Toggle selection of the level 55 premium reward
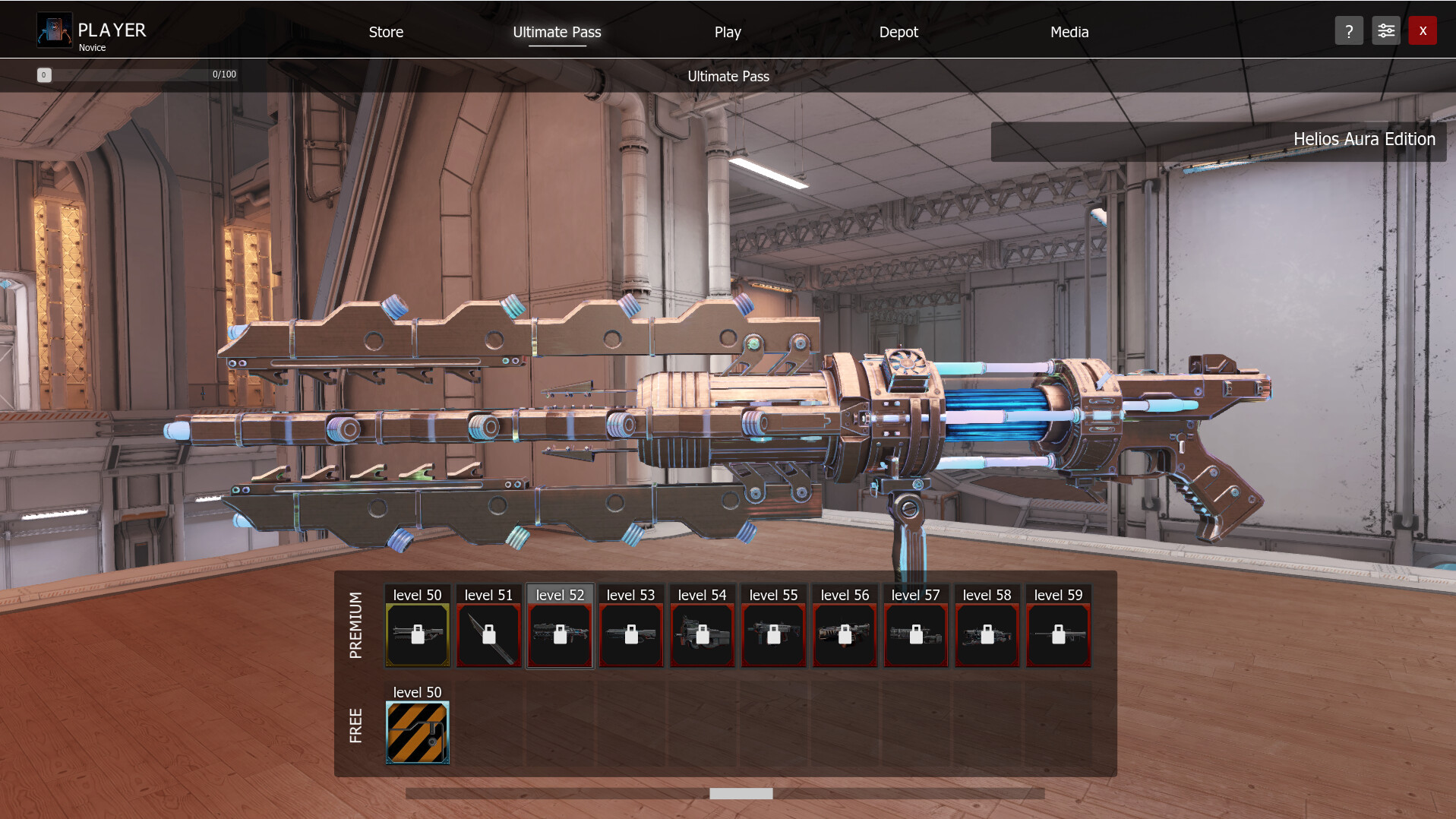The width and height of the screenshot is (1456, 819). pos(773,634)
